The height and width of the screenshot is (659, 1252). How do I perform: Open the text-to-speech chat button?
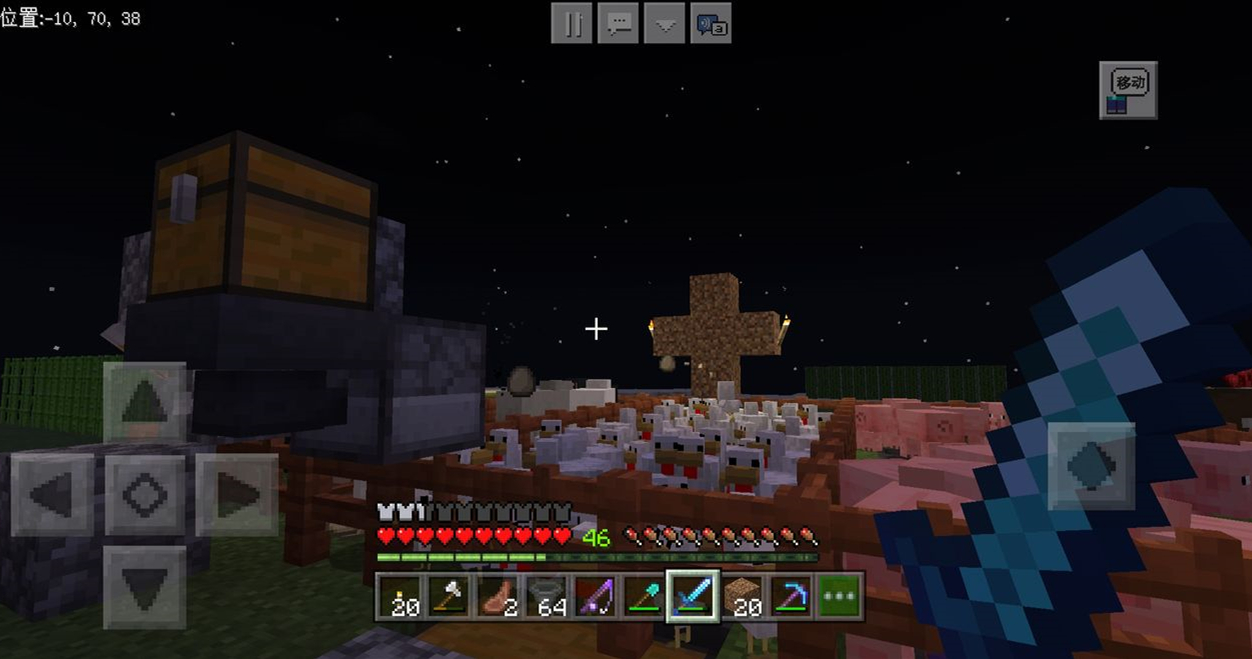click(711, 24)
